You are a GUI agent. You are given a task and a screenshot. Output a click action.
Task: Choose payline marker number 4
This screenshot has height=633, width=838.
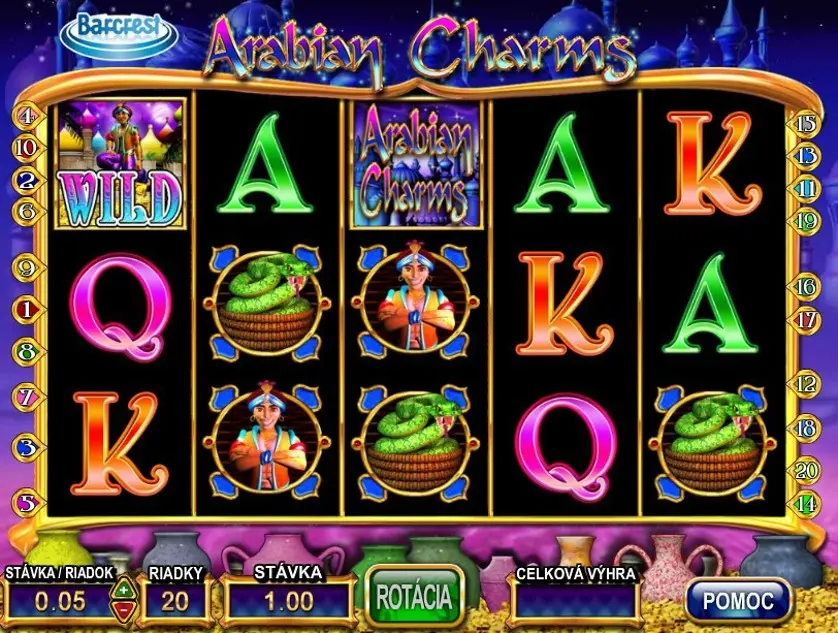click(27, 116)
